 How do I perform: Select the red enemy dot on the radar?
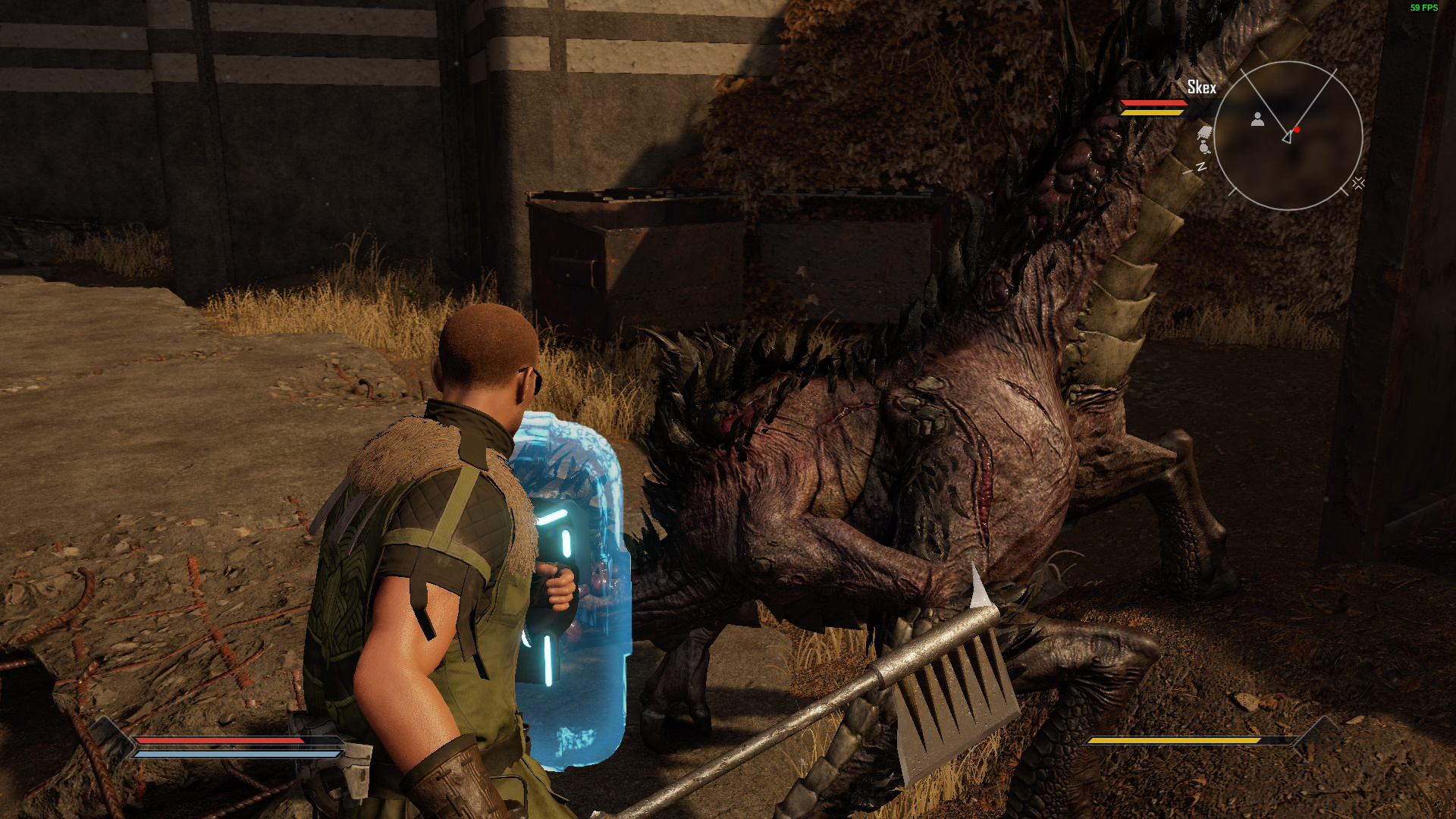(x=1297, y=130)
